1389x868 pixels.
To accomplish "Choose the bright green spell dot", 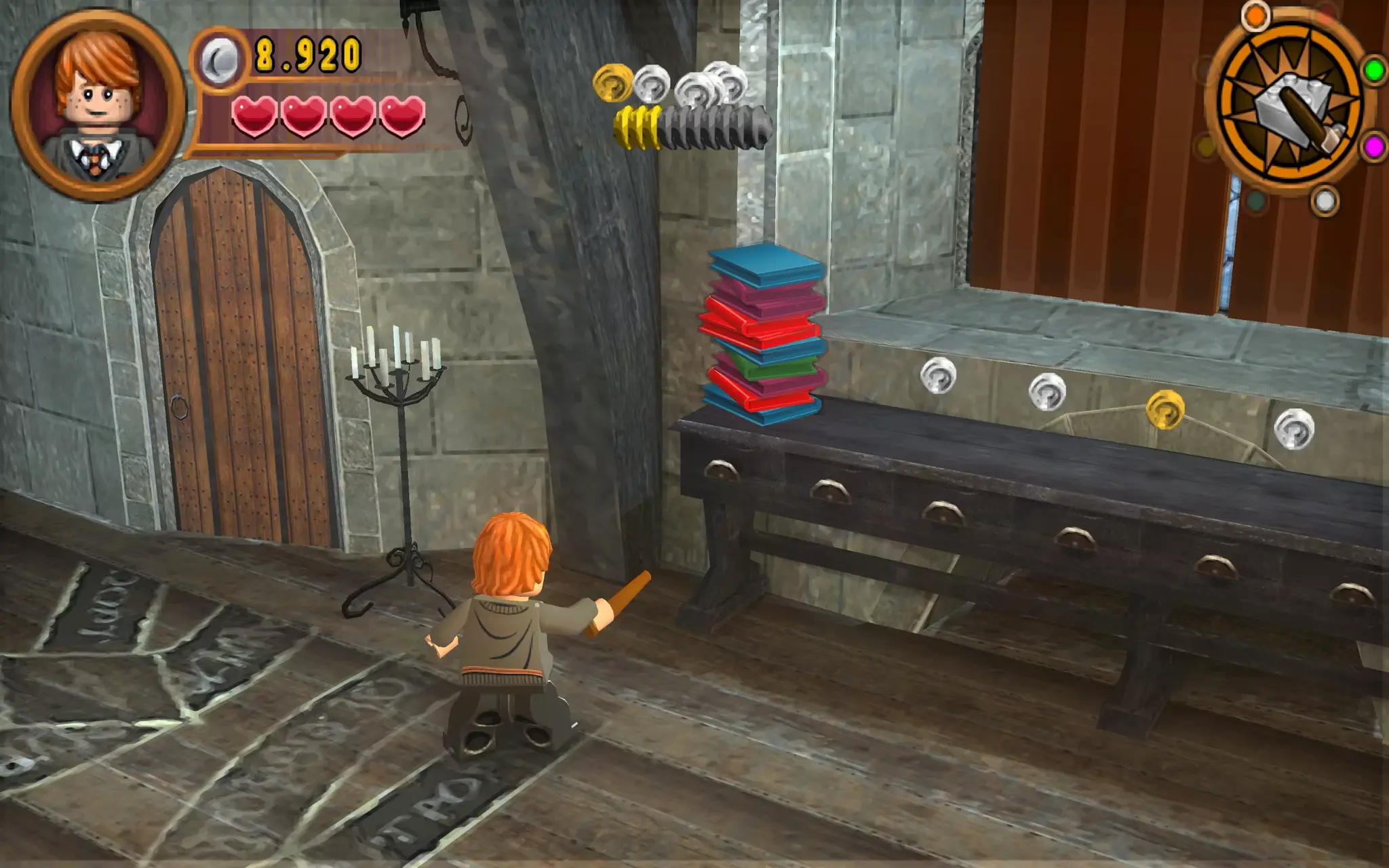I will [x=1374, y=70].
